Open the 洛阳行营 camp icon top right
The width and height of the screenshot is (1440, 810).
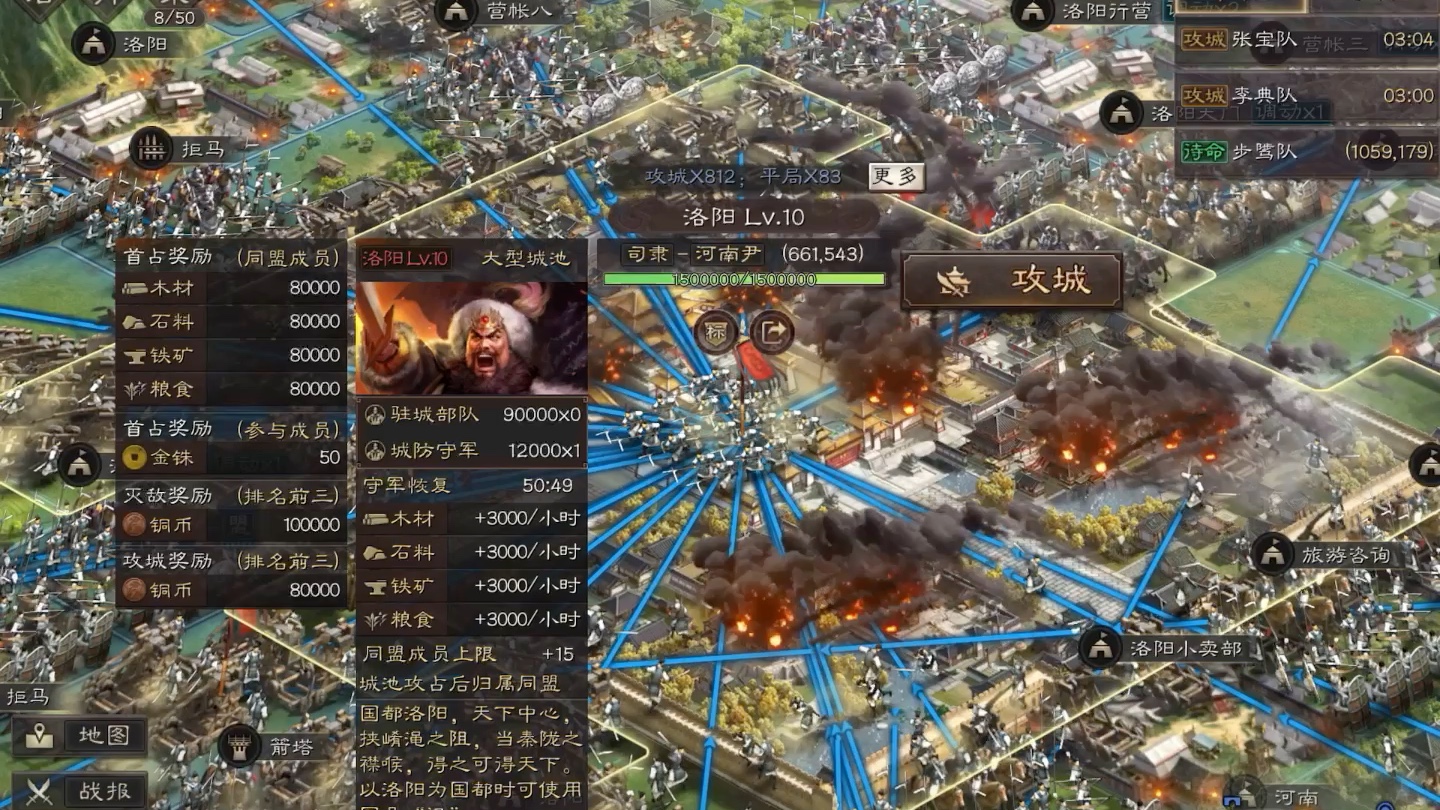click(1030, 14)
